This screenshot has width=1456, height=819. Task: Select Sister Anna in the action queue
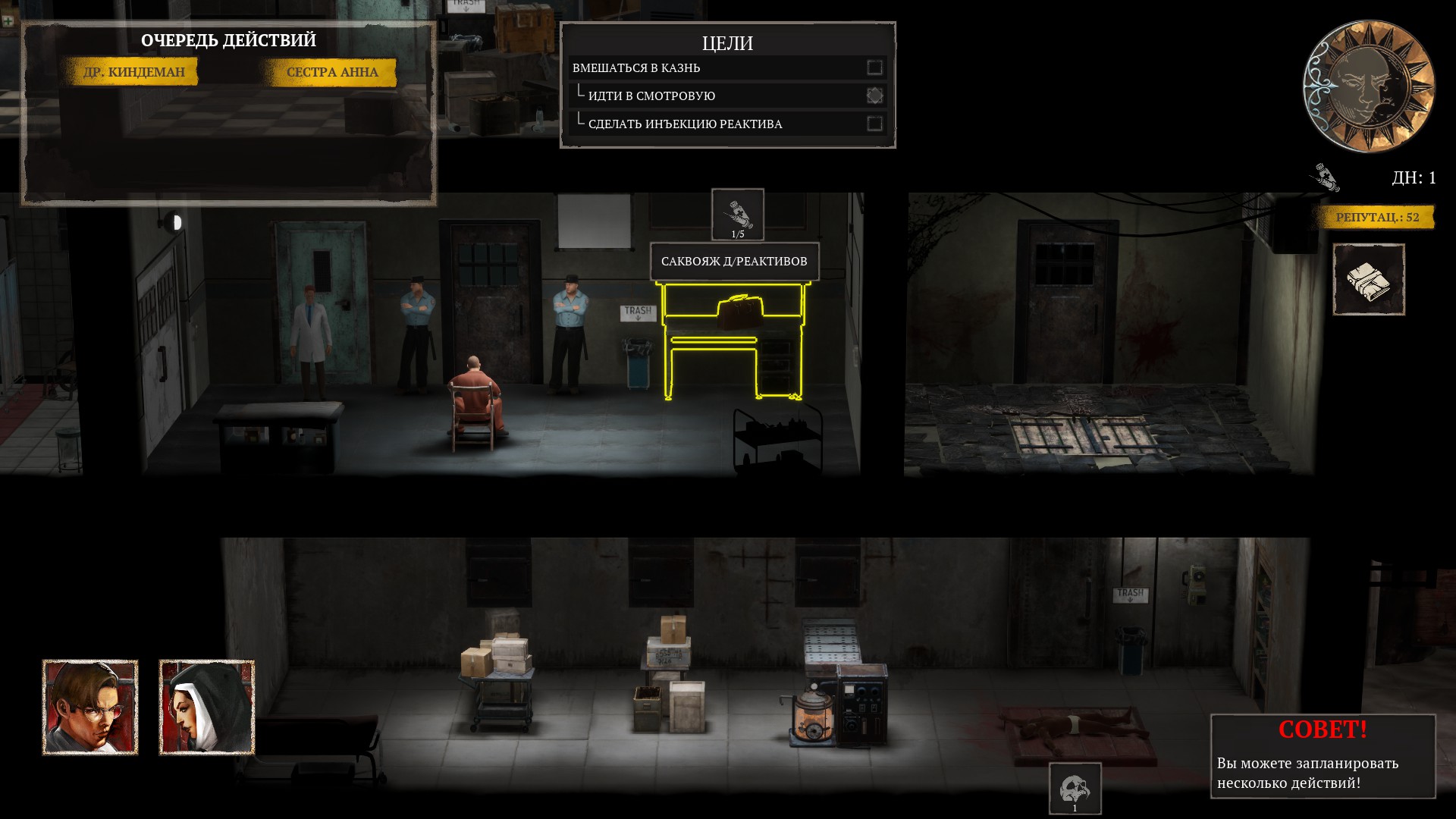pyautogui.click(x=331, y=72)
